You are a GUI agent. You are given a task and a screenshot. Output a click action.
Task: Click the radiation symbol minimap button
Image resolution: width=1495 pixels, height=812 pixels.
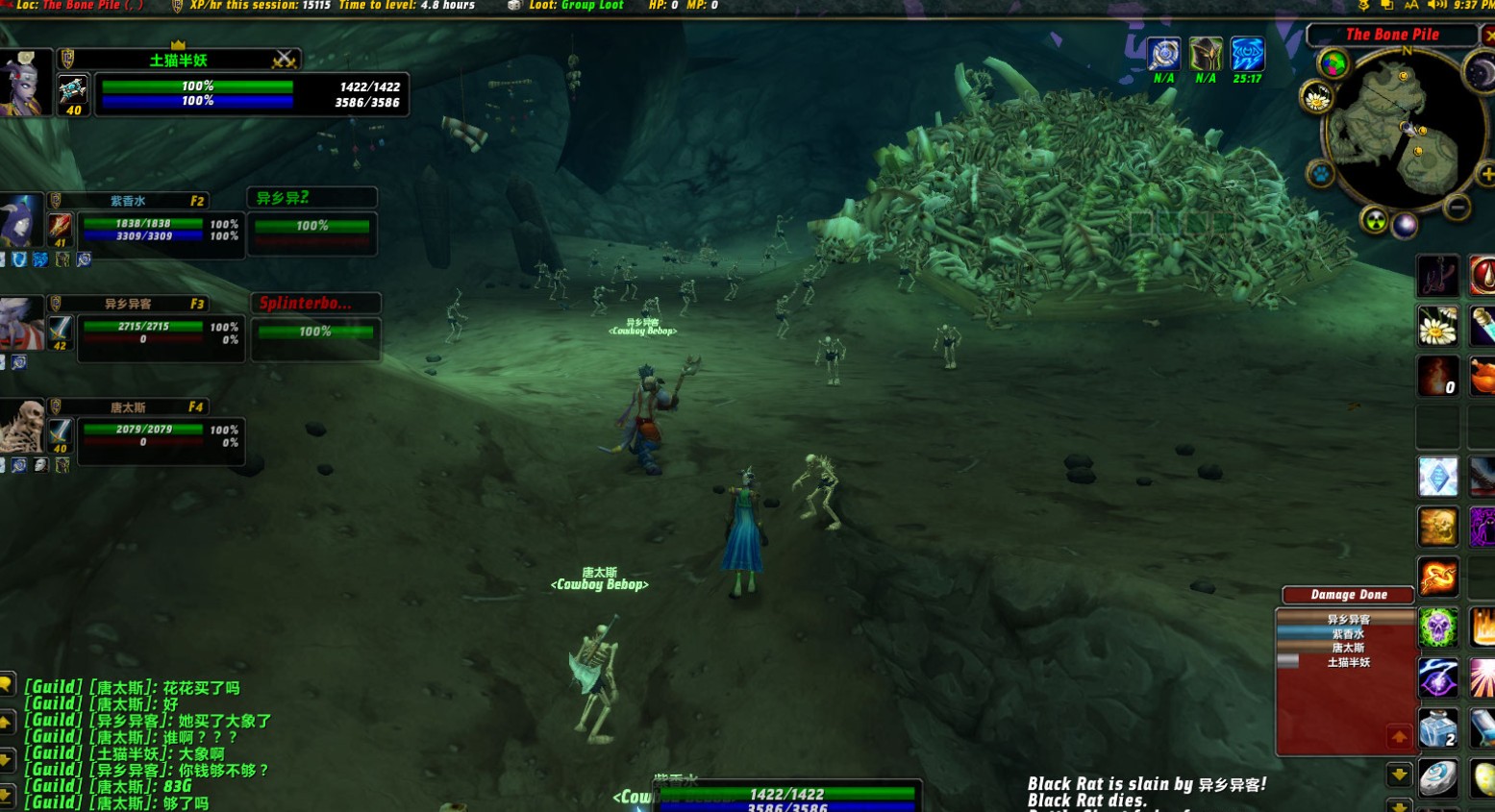[x=1376, y=221]
